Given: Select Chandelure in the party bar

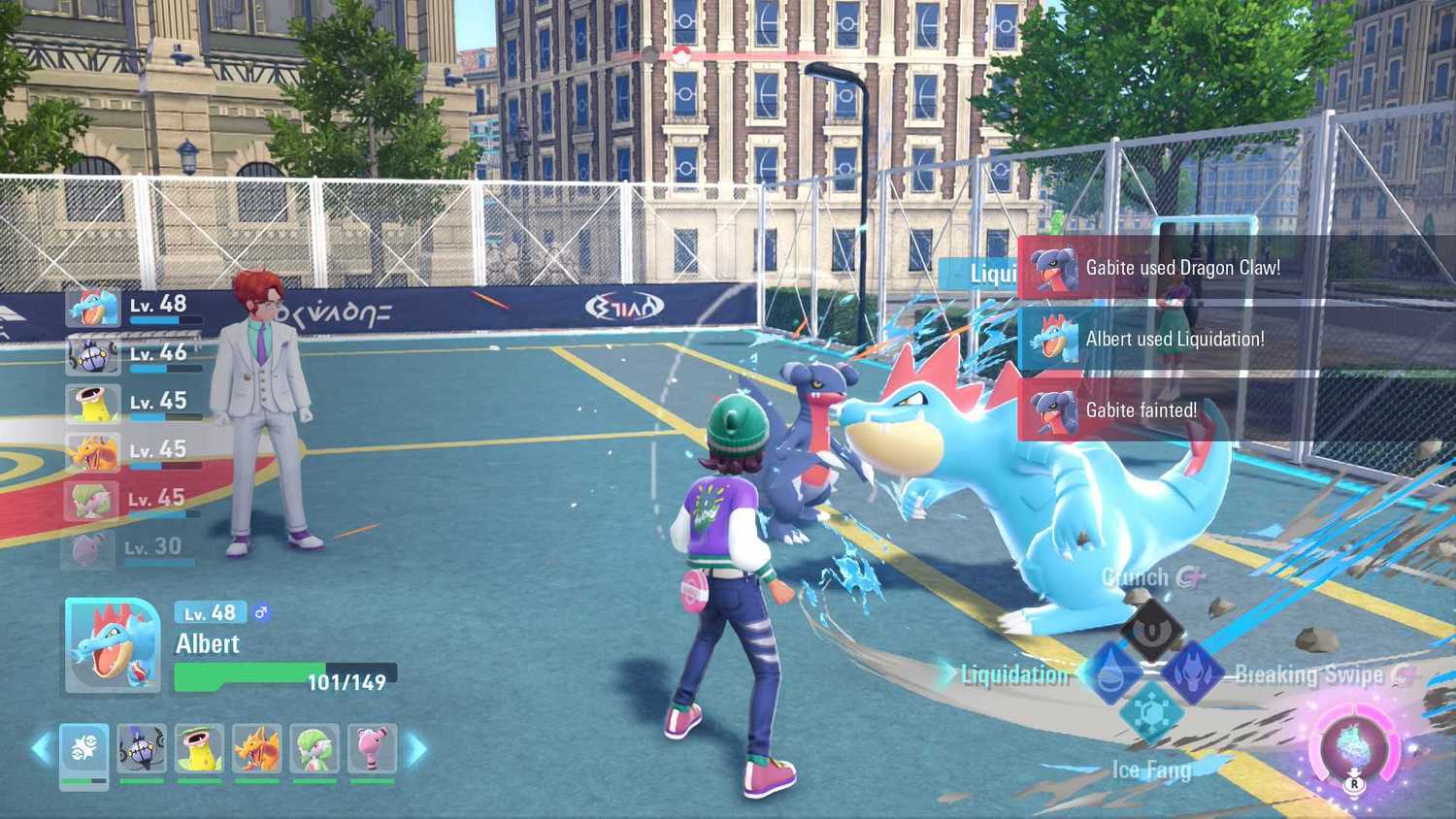Looking at the screenshot, I should tap(141, 747).
